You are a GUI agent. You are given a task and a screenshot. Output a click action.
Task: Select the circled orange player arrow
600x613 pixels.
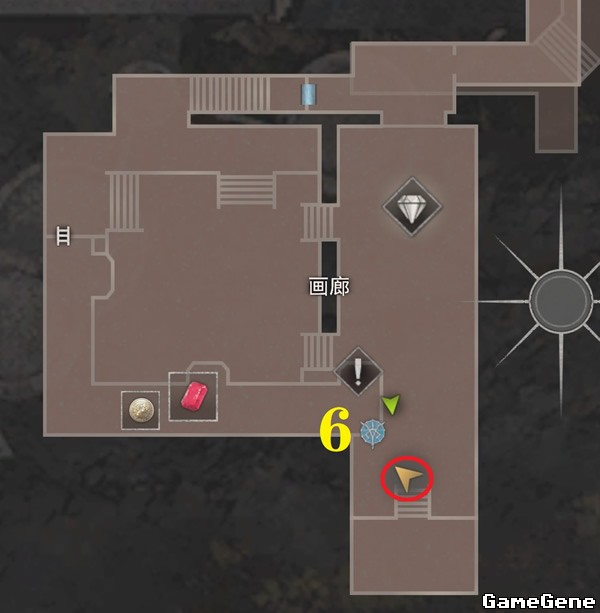[406, 479]
